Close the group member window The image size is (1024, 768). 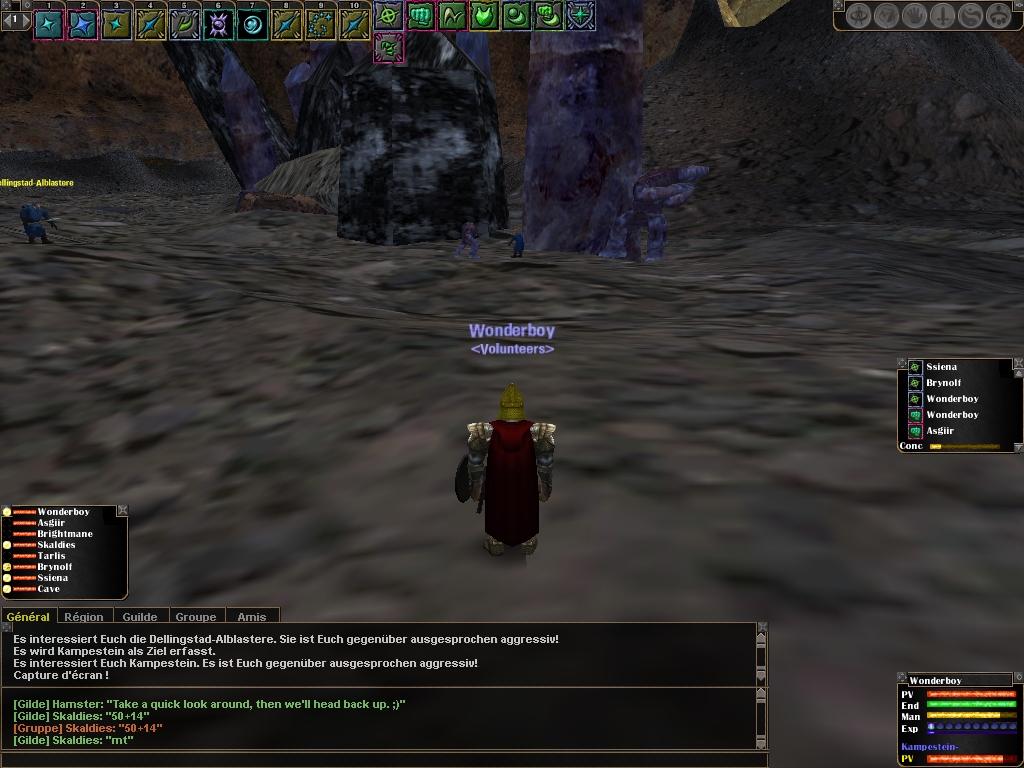(x=122, y=511)
